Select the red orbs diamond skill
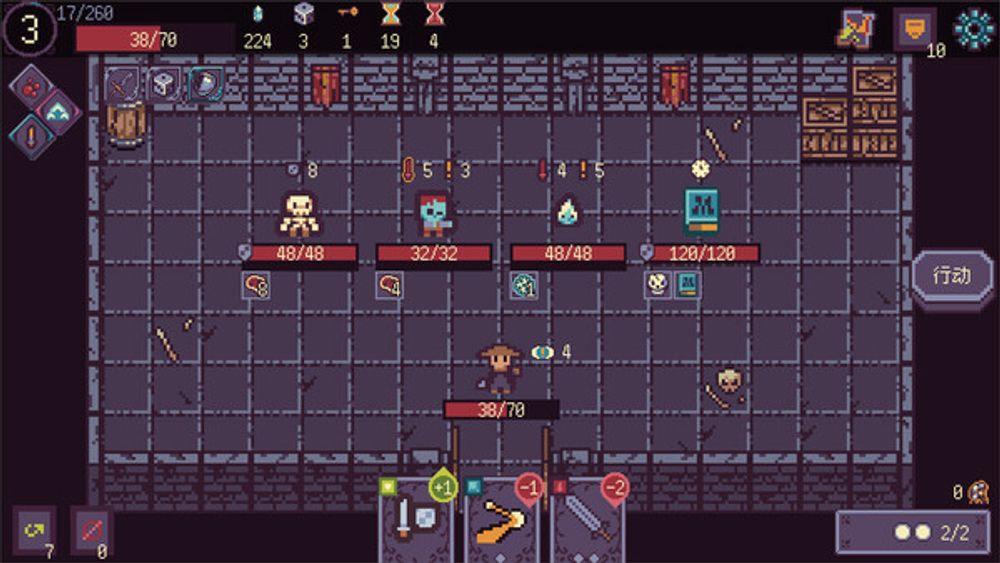 (32, 86)
